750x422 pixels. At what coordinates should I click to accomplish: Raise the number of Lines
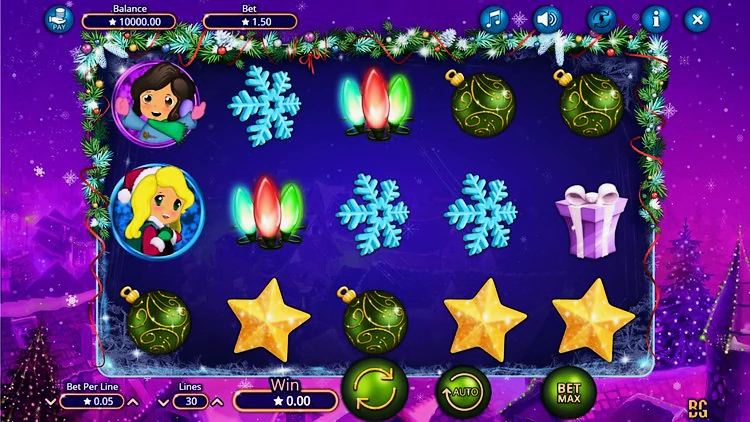(x=217, y=402)
